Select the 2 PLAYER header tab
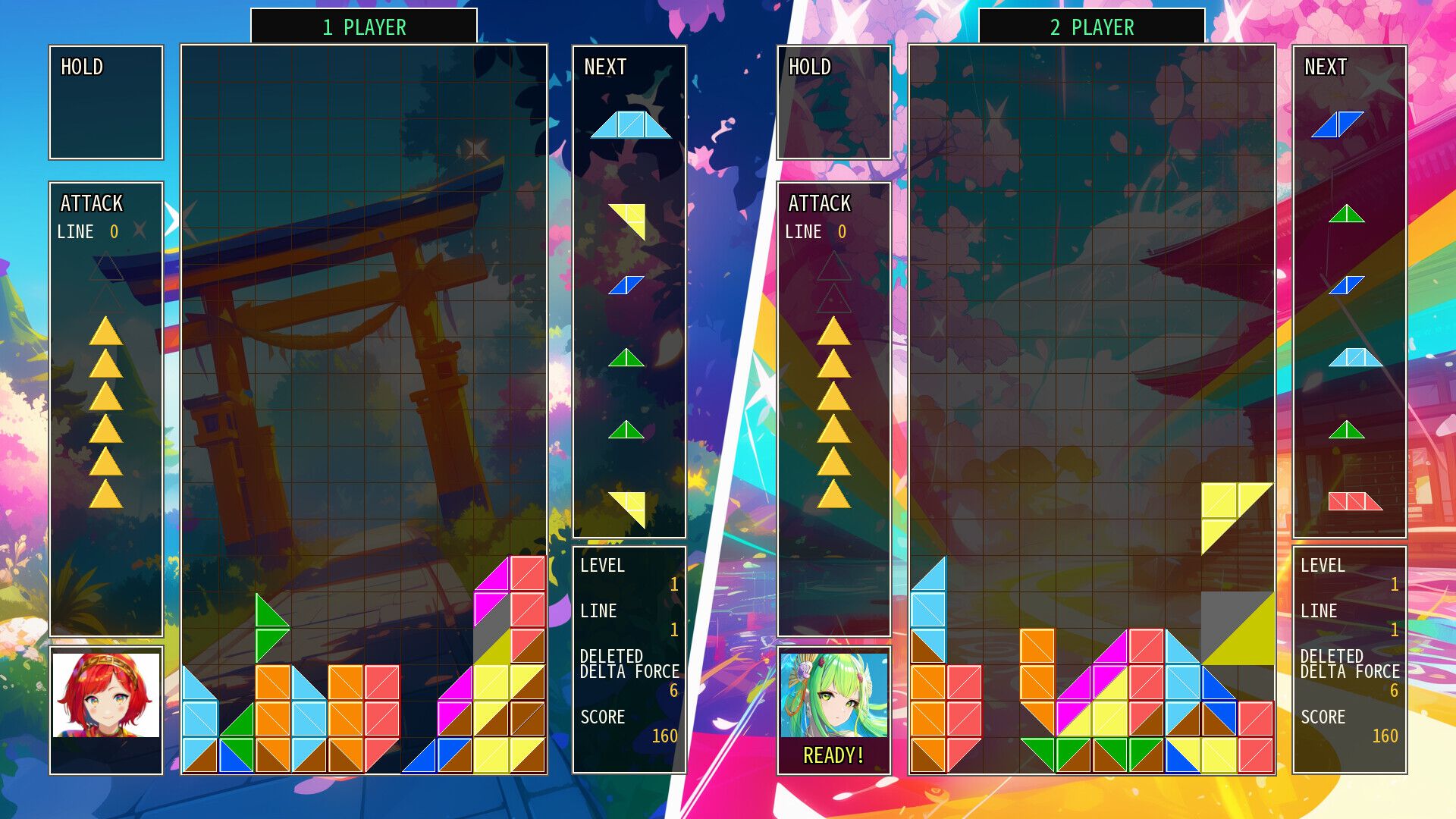Viewport: 1456px width, 819px height. point(1094,27)
